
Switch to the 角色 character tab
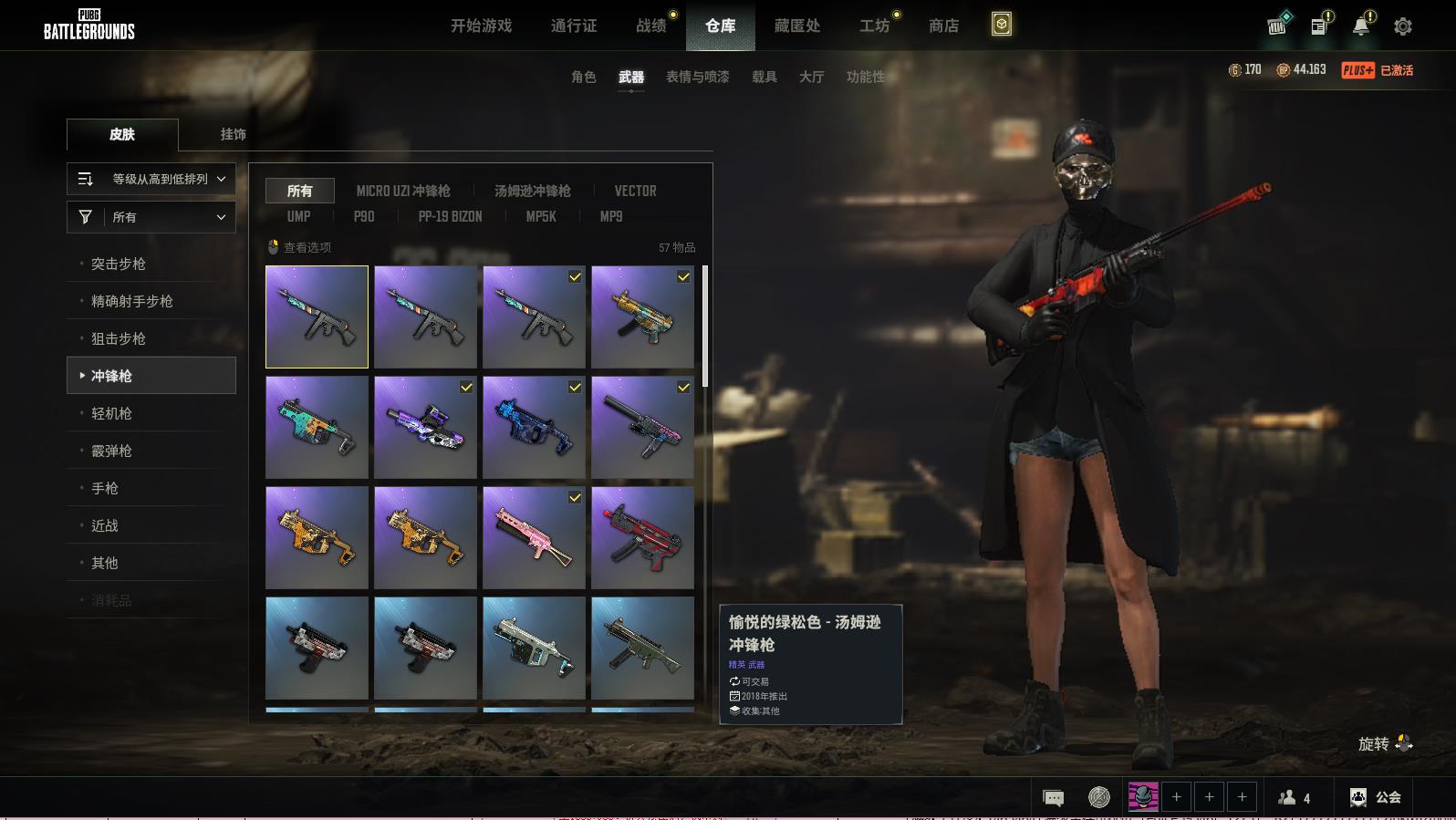(x=584, y=77)
